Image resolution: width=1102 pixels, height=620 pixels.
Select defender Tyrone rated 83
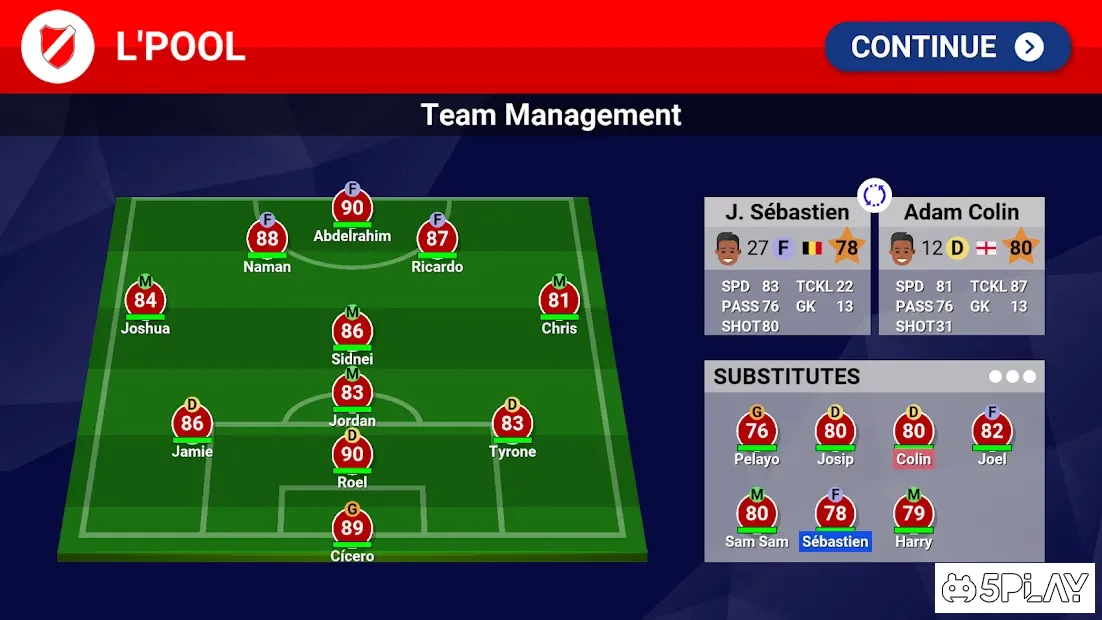tap(512, 424)
